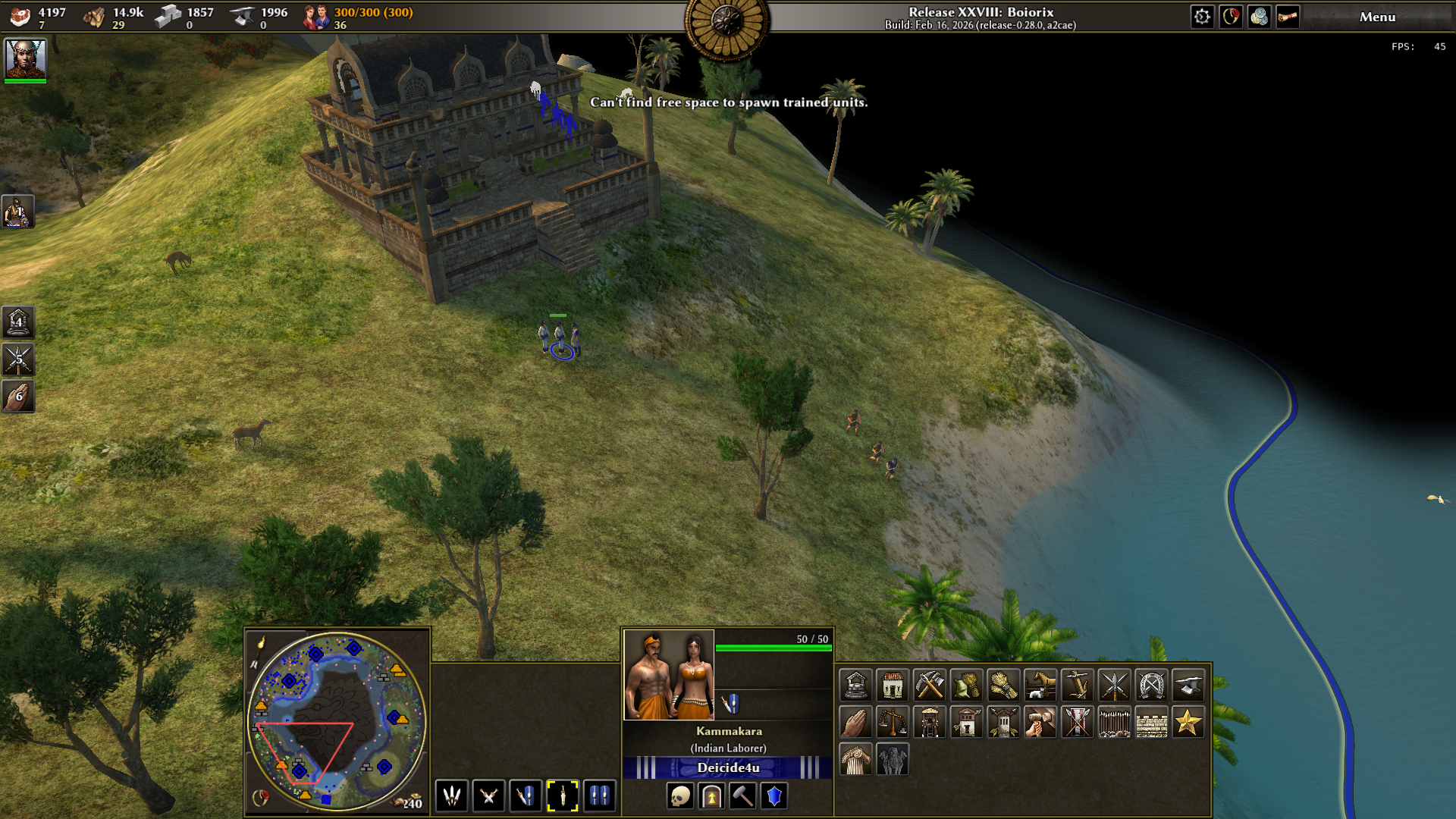Place a blacksmith using the anvil icon

[x=1188, y=686]
